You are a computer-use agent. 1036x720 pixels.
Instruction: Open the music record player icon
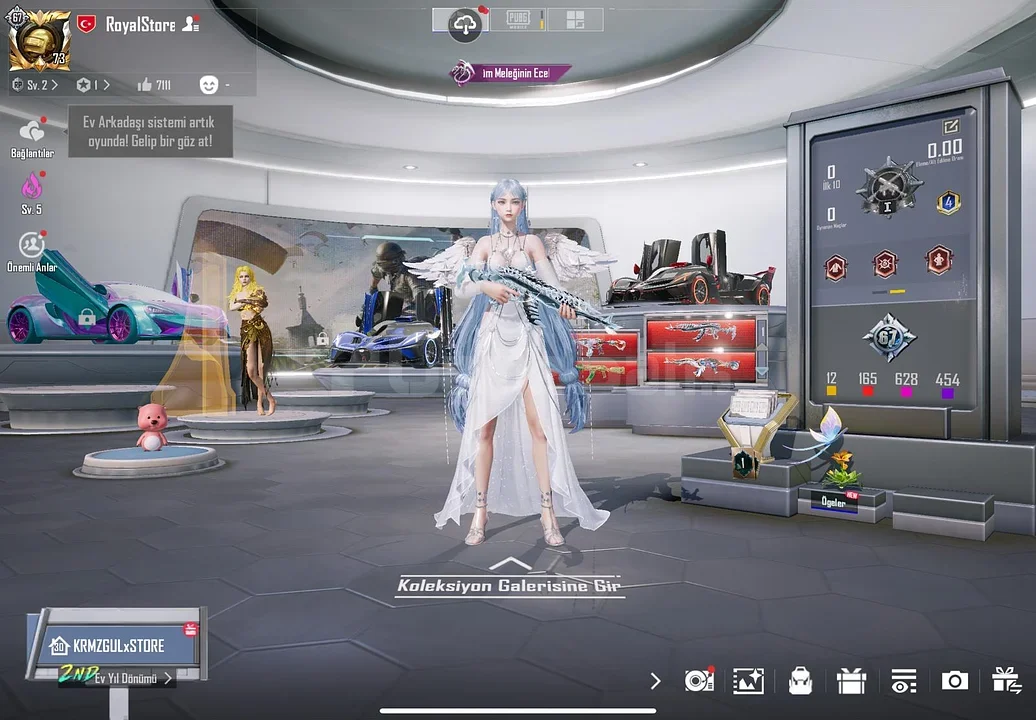699,681
